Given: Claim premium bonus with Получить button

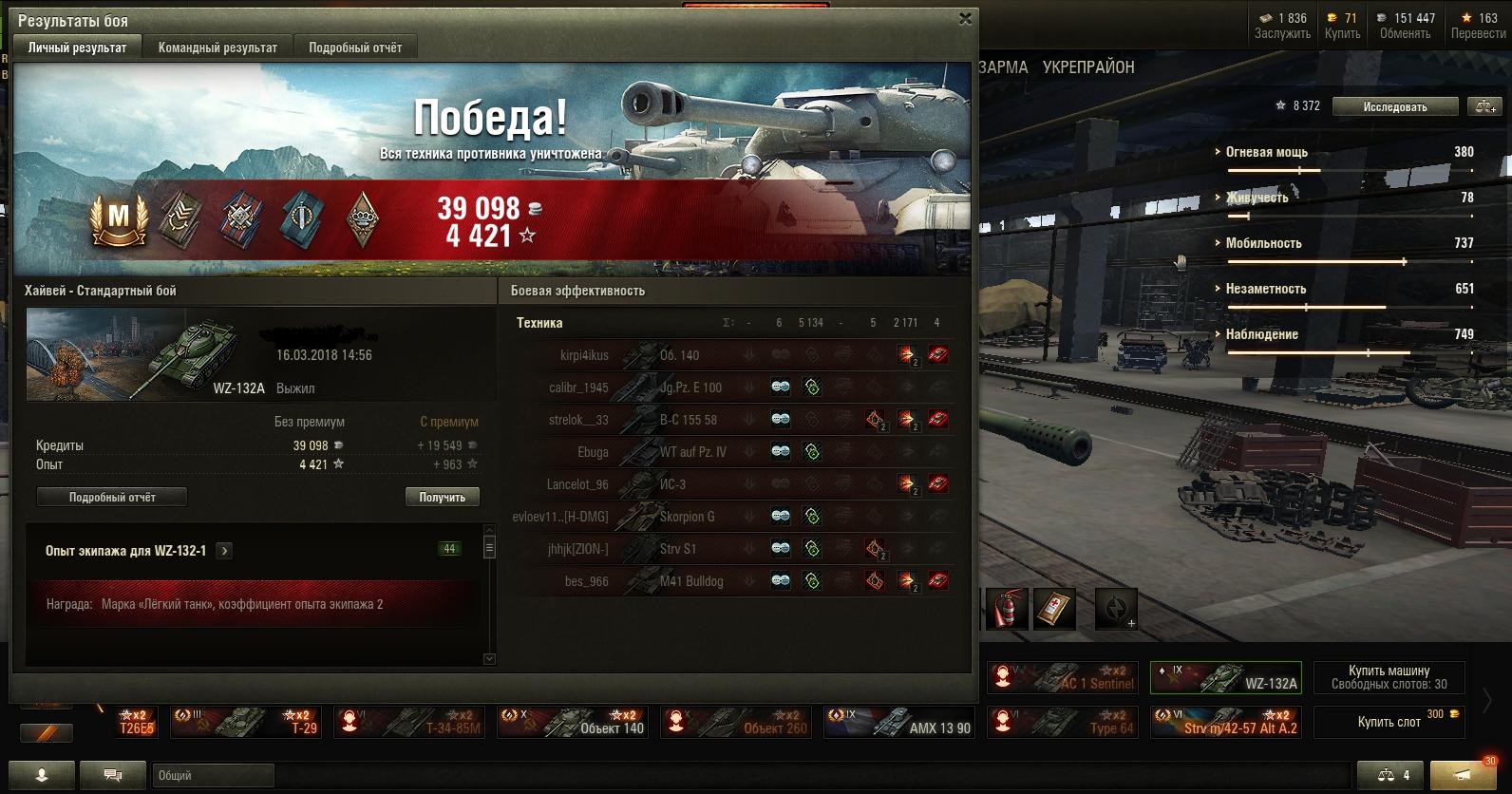Looking at the screenshot, I should tap(442, 497).
